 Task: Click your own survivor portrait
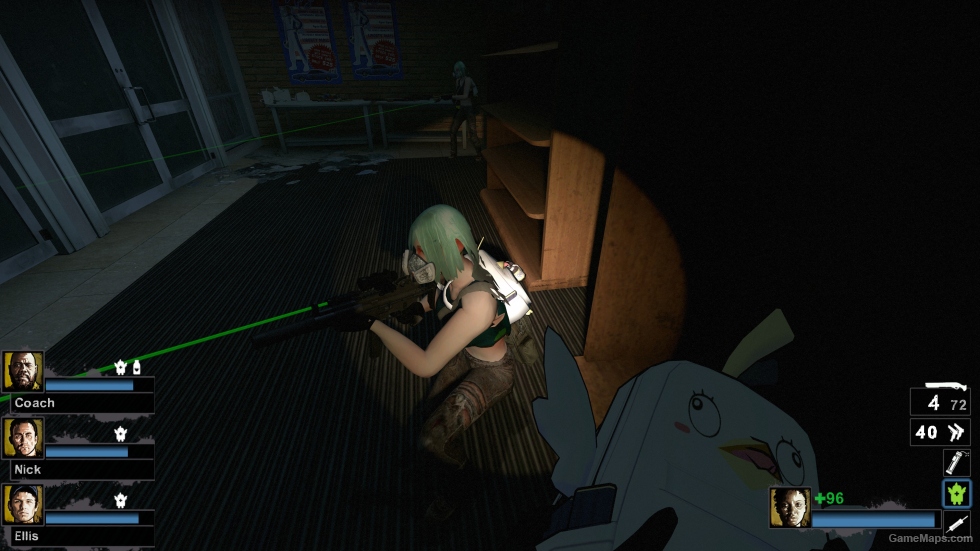tap(790, 507)
